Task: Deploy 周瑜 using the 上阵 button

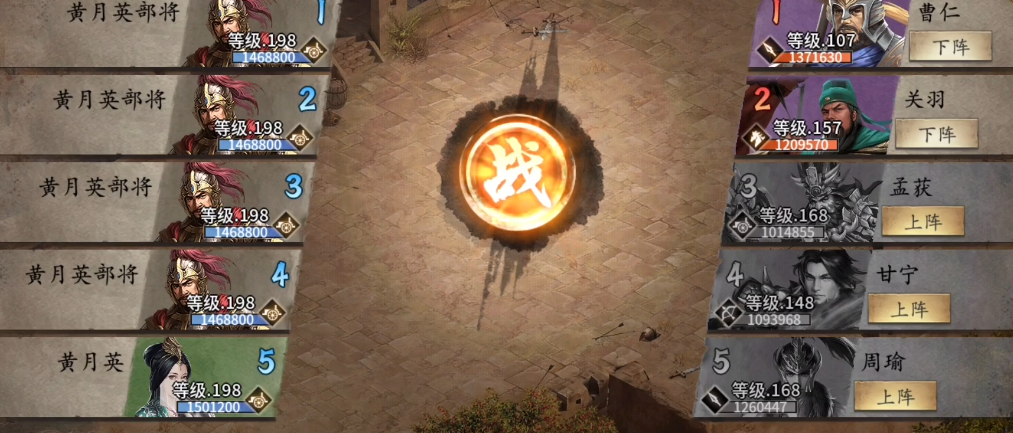Action: (894, 395)
